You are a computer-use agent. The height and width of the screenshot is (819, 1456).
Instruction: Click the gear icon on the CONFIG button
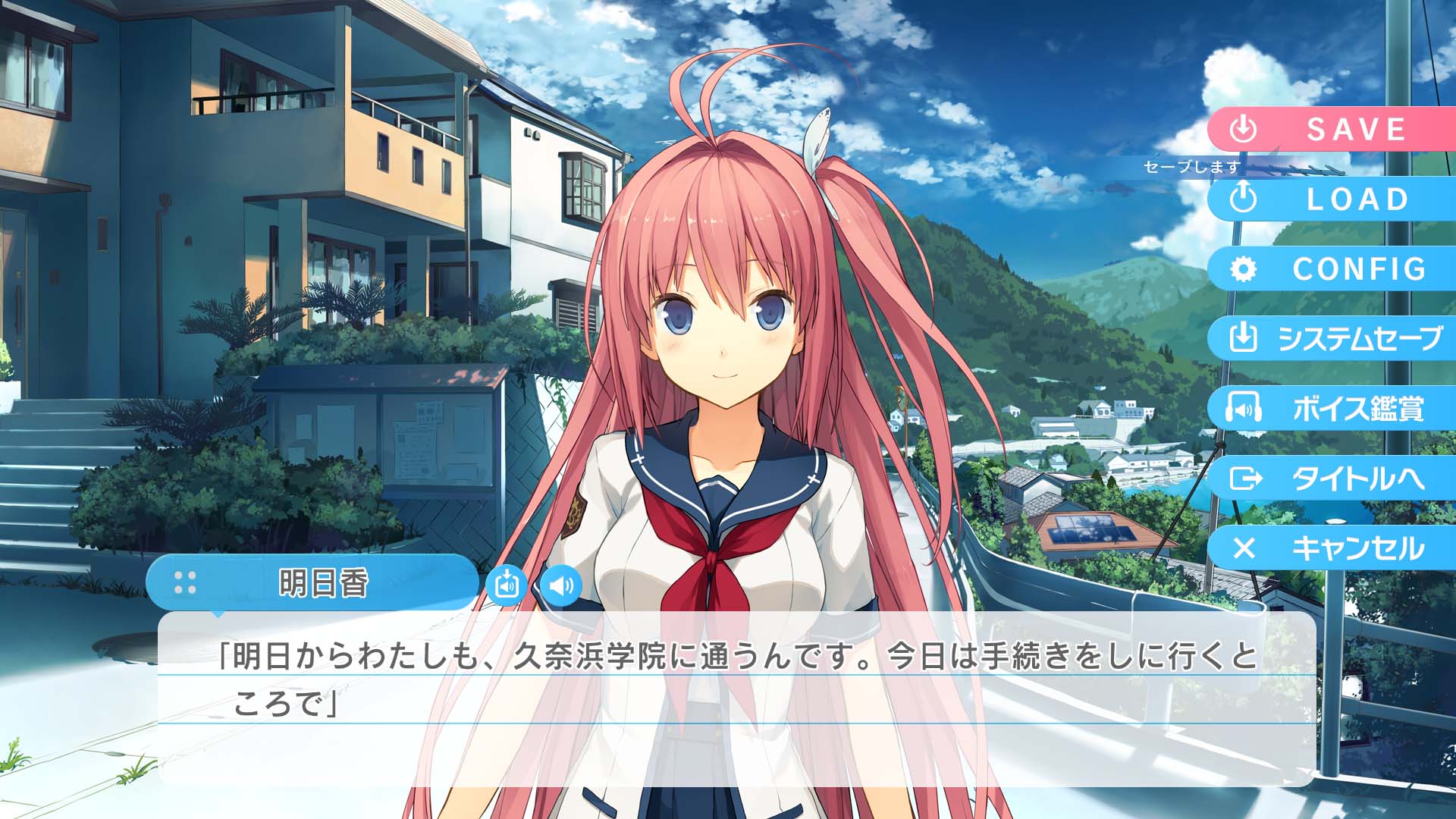click(x=1244, y=269)
